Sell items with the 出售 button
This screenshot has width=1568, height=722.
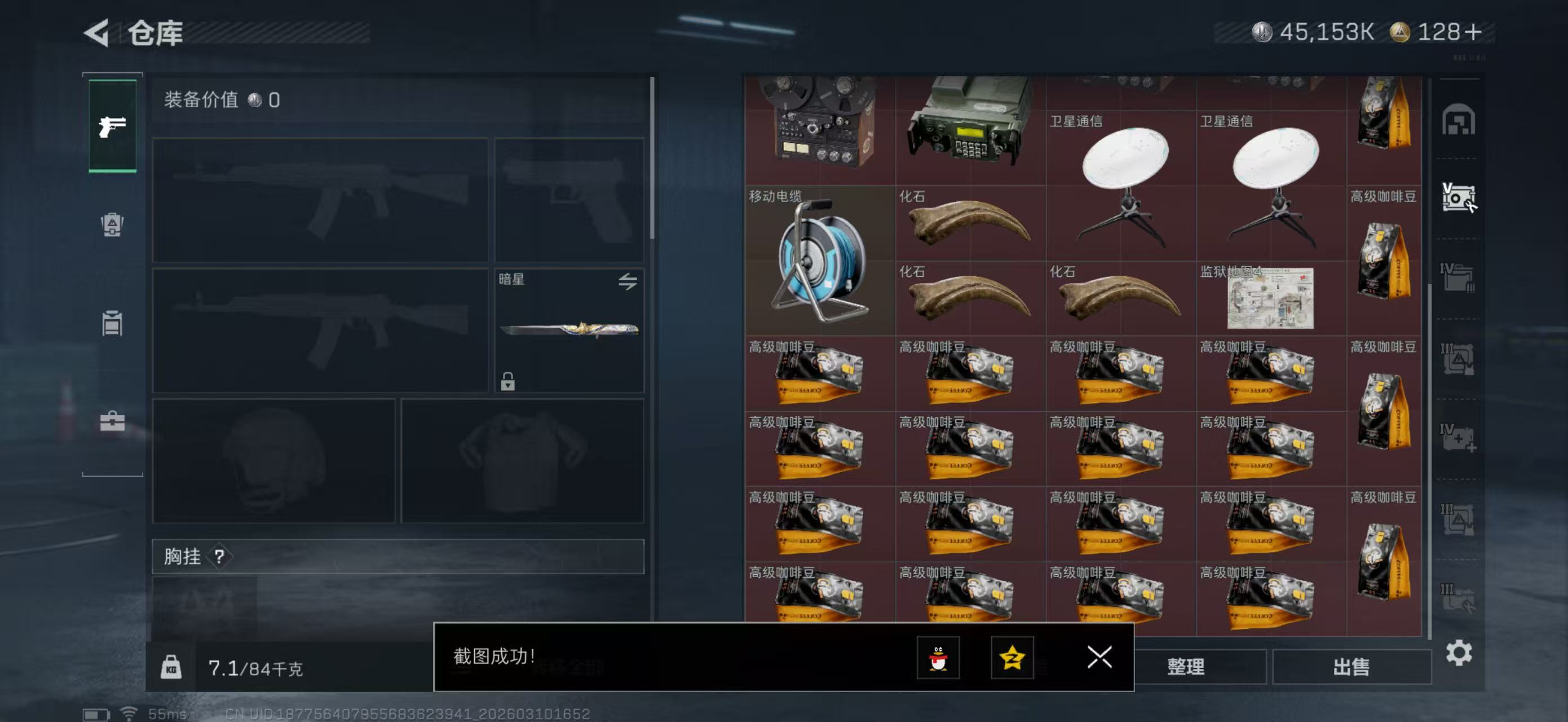point(1351,667)
